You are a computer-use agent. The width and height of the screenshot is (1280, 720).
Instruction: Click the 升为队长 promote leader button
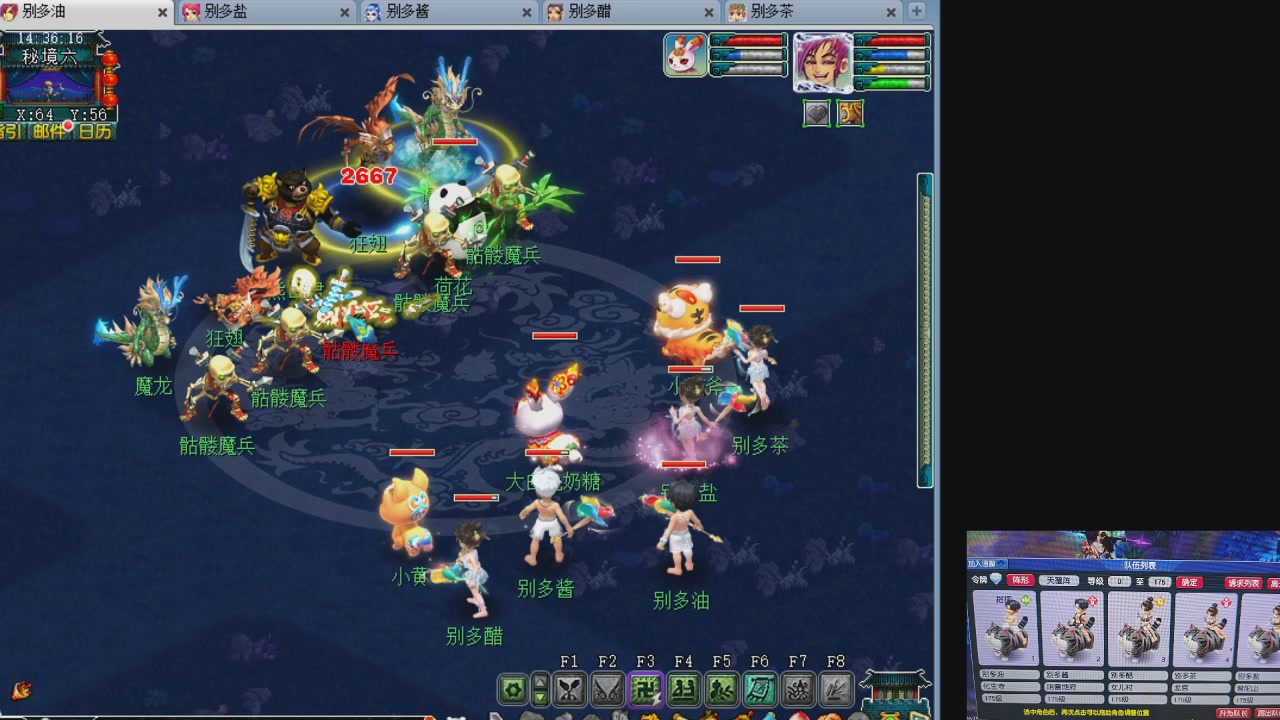pyautogui.click(x=1234, y=713)
